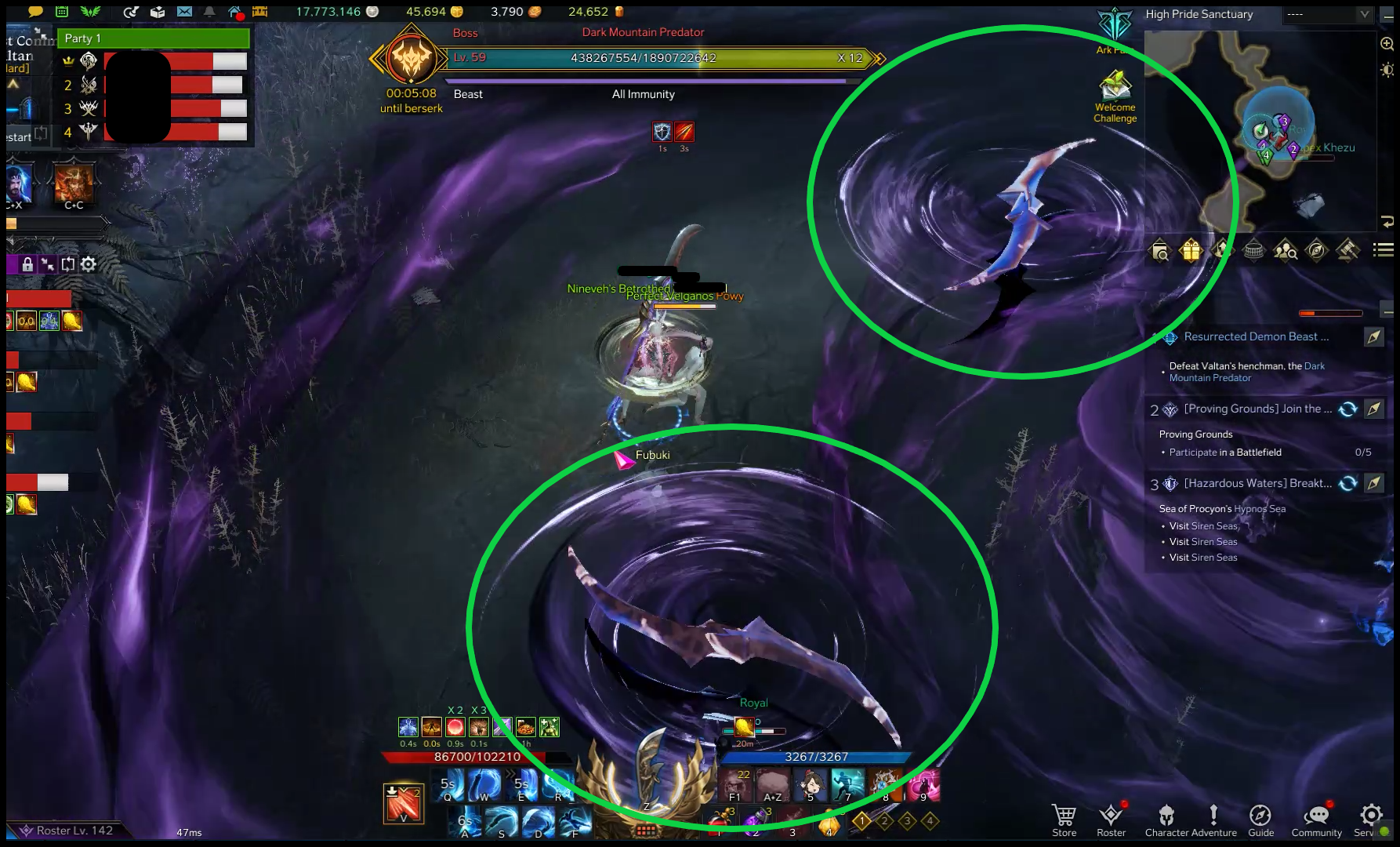Viewport: 1400px width, 847px height.
Task: Open the compass navigation icon below minimap
Action: tap(1316, 251)
